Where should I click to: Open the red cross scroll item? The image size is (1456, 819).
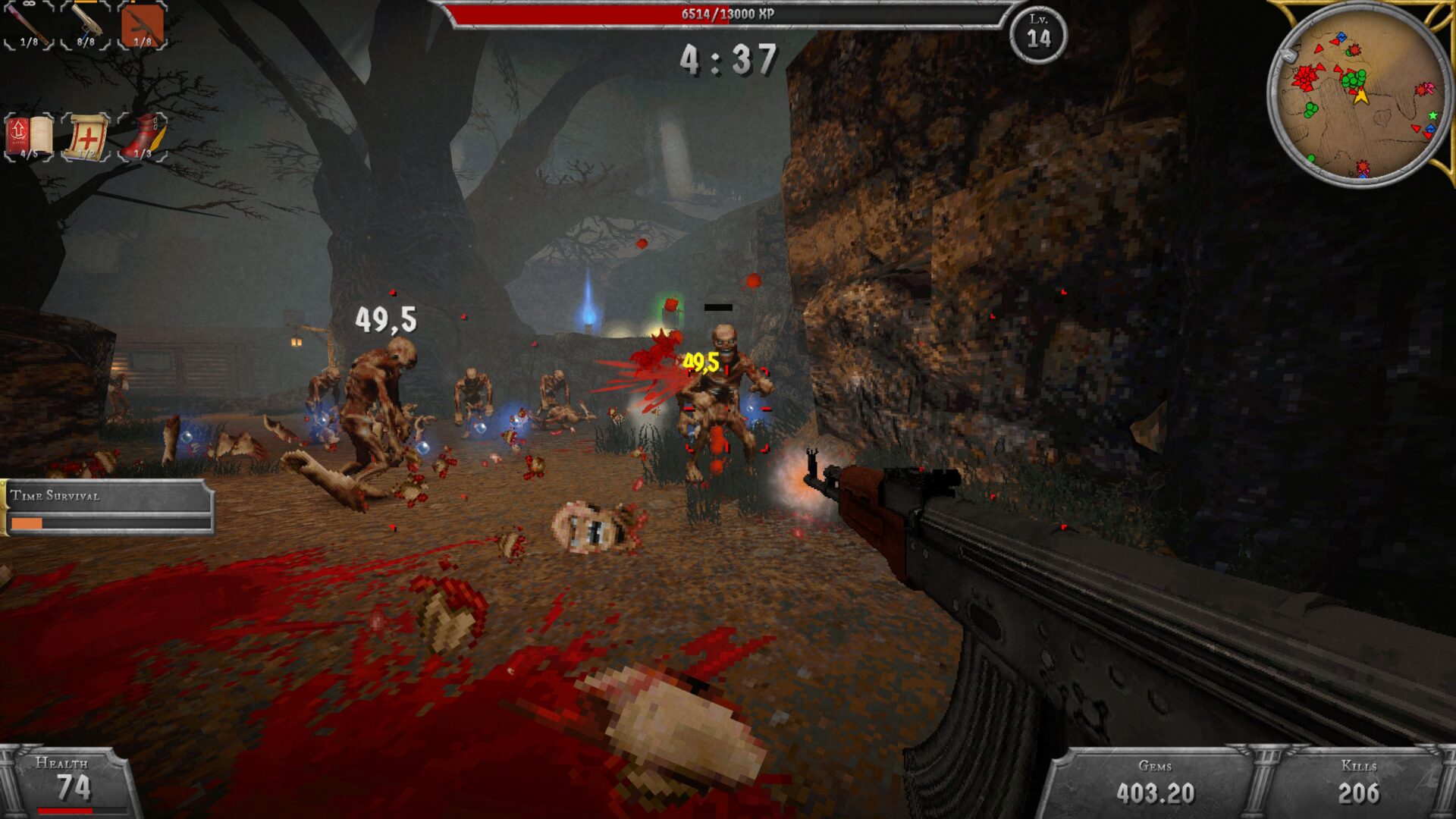[86, 137]
